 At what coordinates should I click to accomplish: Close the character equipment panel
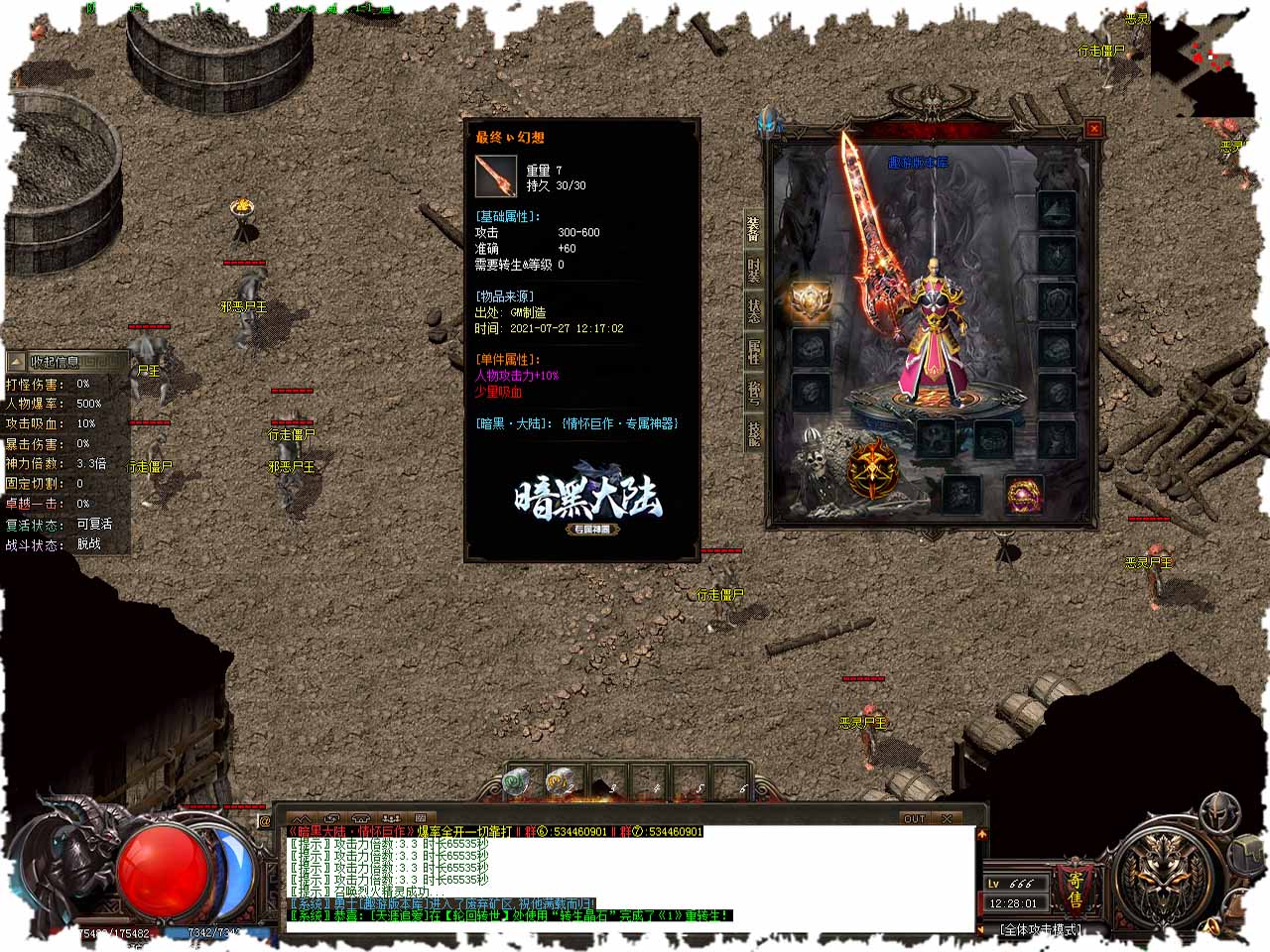tap(1093, 128)
